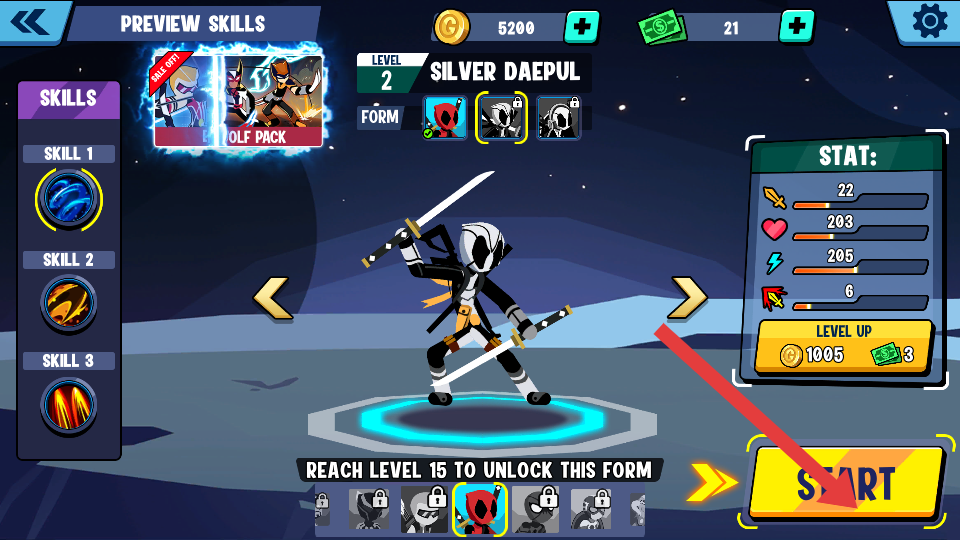
Task: Preview Skill 2, the orange slash icon
Action: 68,303
